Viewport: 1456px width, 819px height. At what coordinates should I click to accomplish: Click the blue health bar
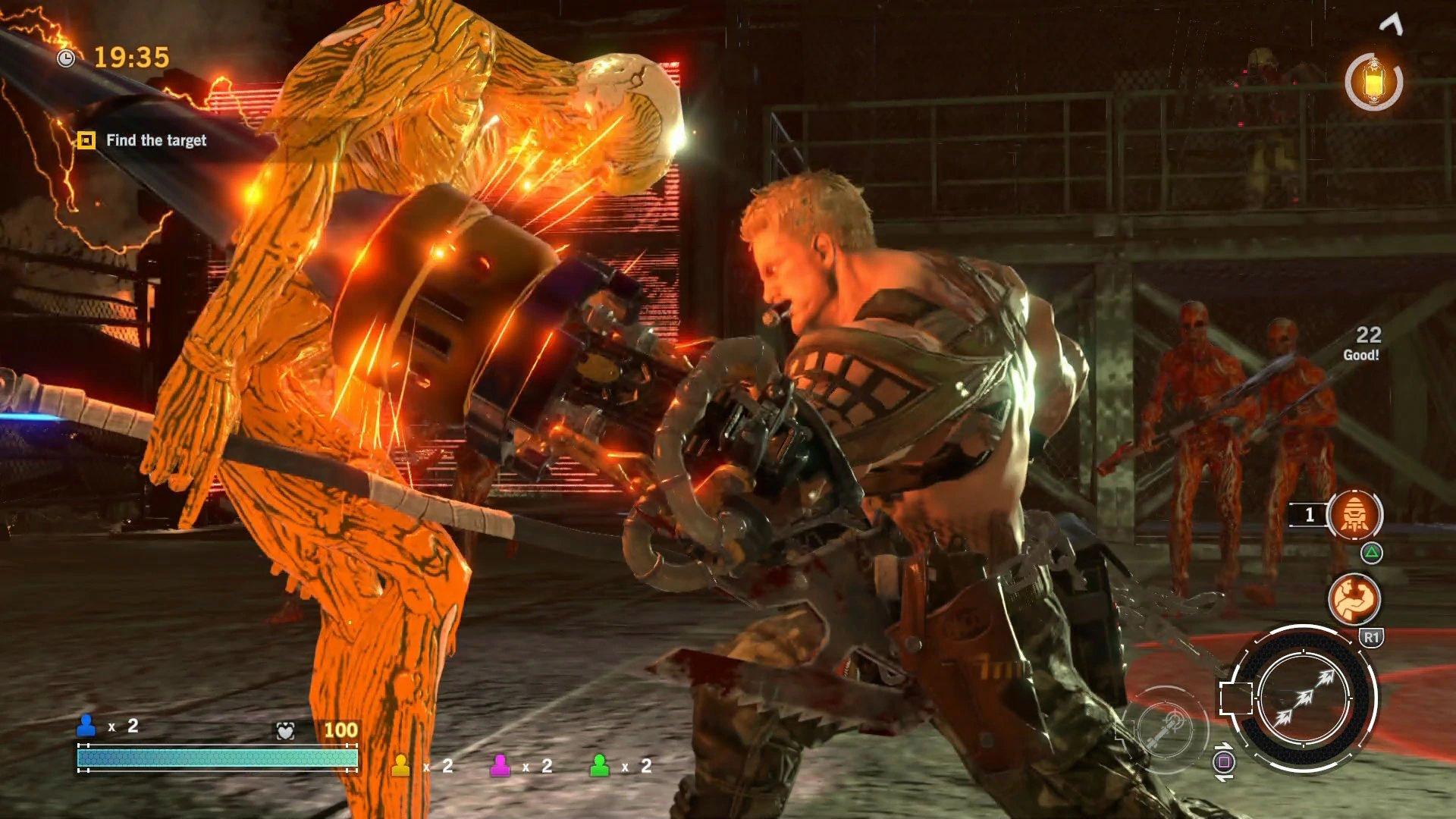[216, 757]
